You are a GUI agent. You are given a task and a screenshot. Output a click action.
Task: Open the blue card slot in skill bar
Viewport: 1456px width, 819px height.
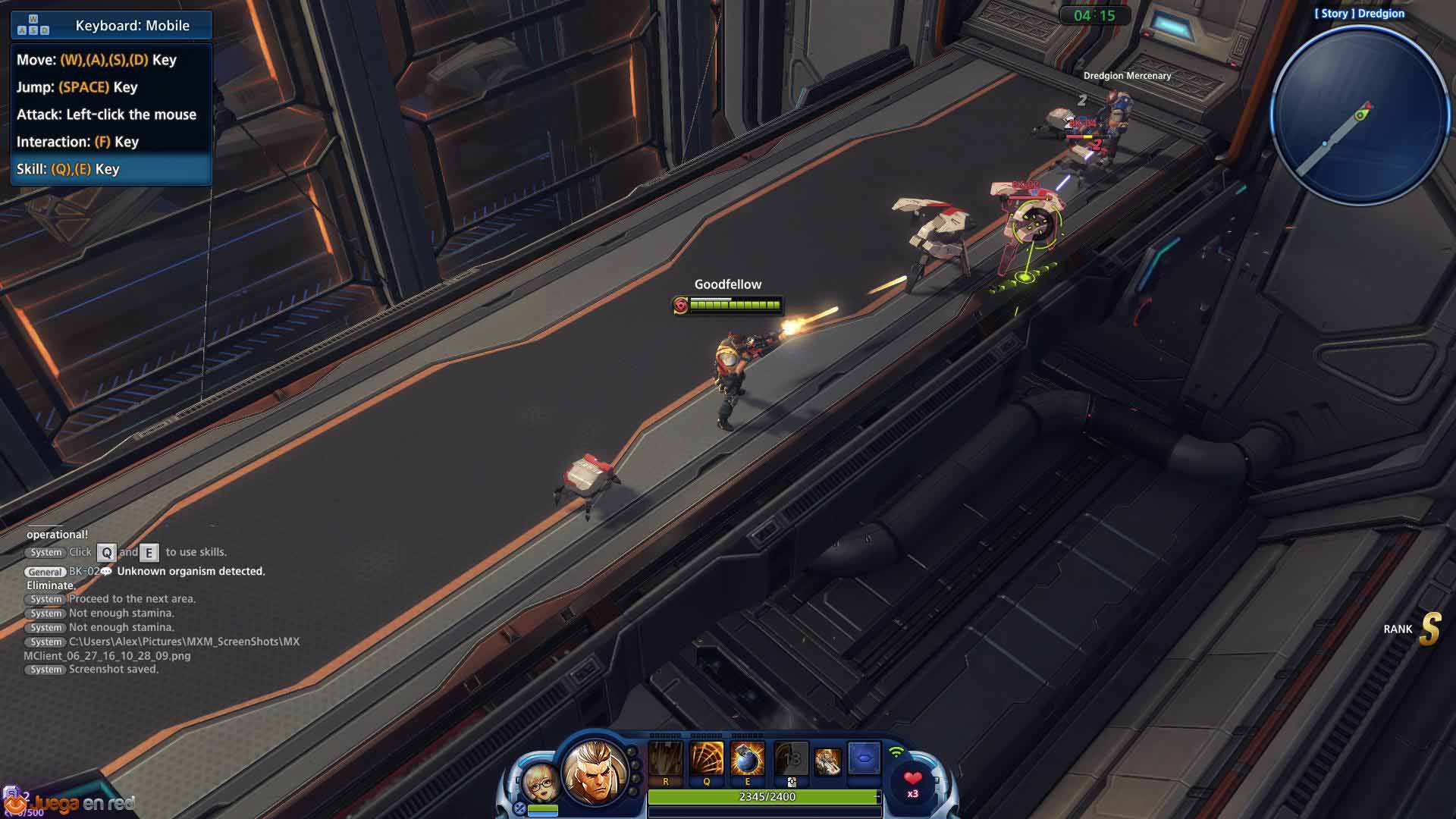[x=864, y=758]
